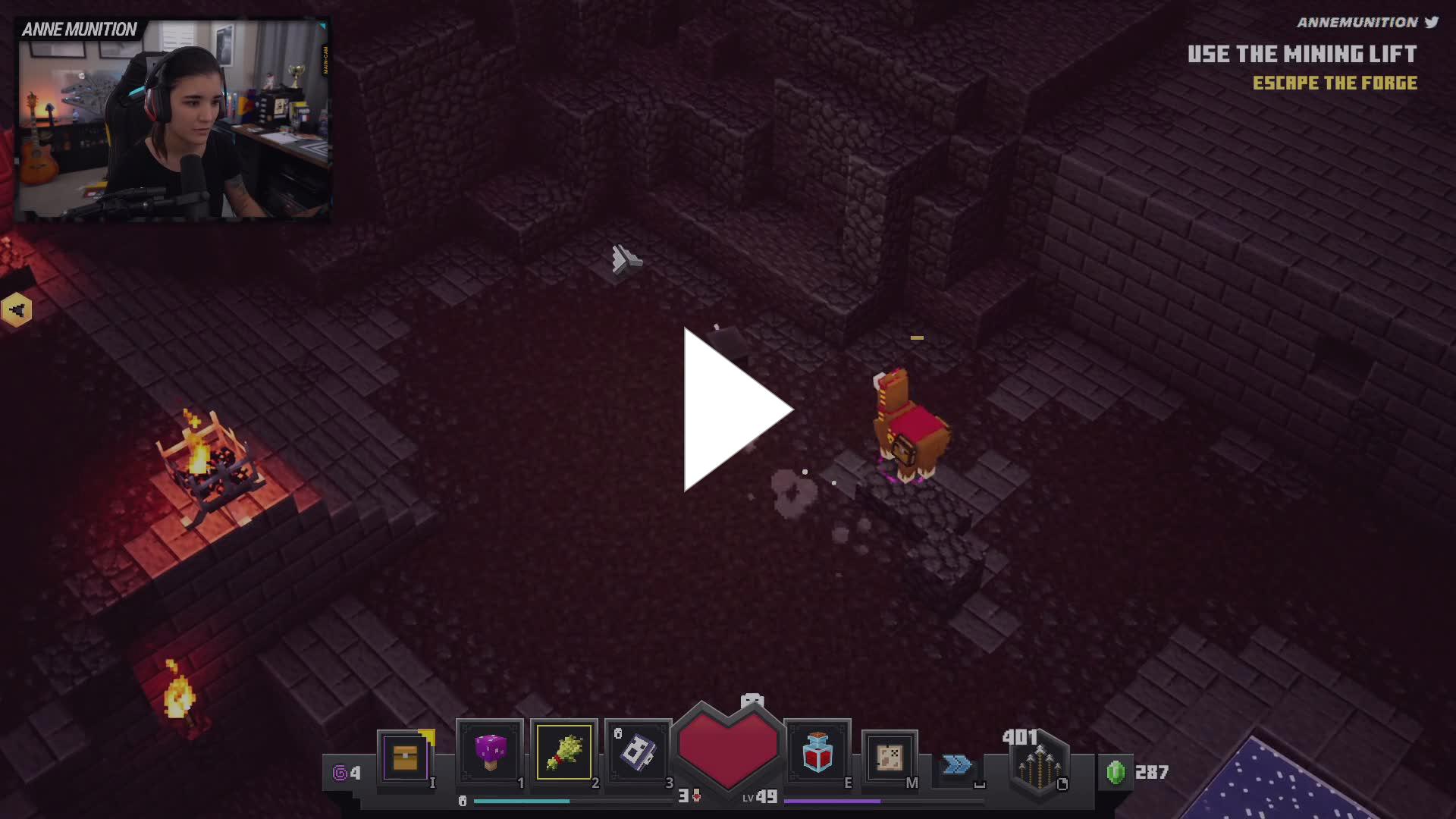Click the Use the Mining Lift objective
The width and height of the screenshot is (1456, 819).
(x=1301, y=55)
